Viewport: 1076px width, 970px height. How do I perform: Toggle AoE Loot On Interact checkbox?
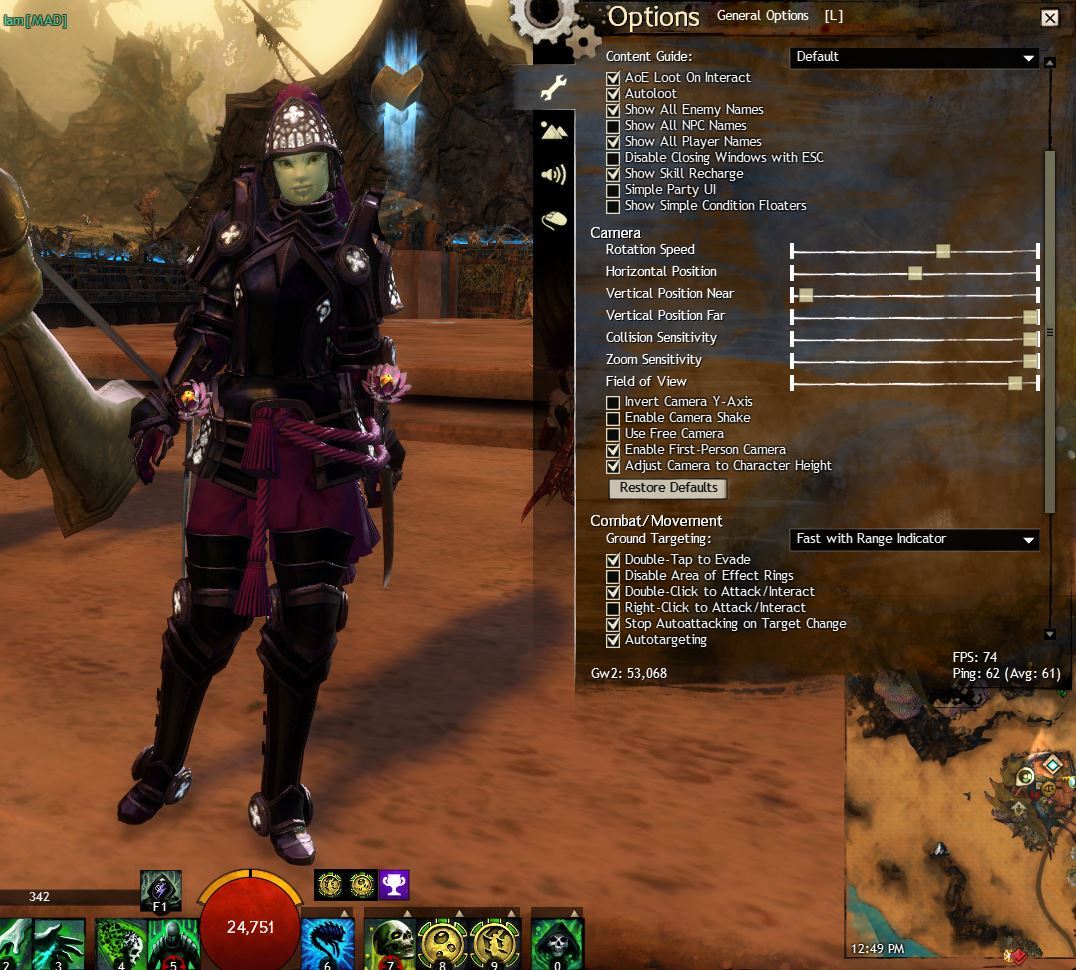pyautogui.click(x=613, y=78)
